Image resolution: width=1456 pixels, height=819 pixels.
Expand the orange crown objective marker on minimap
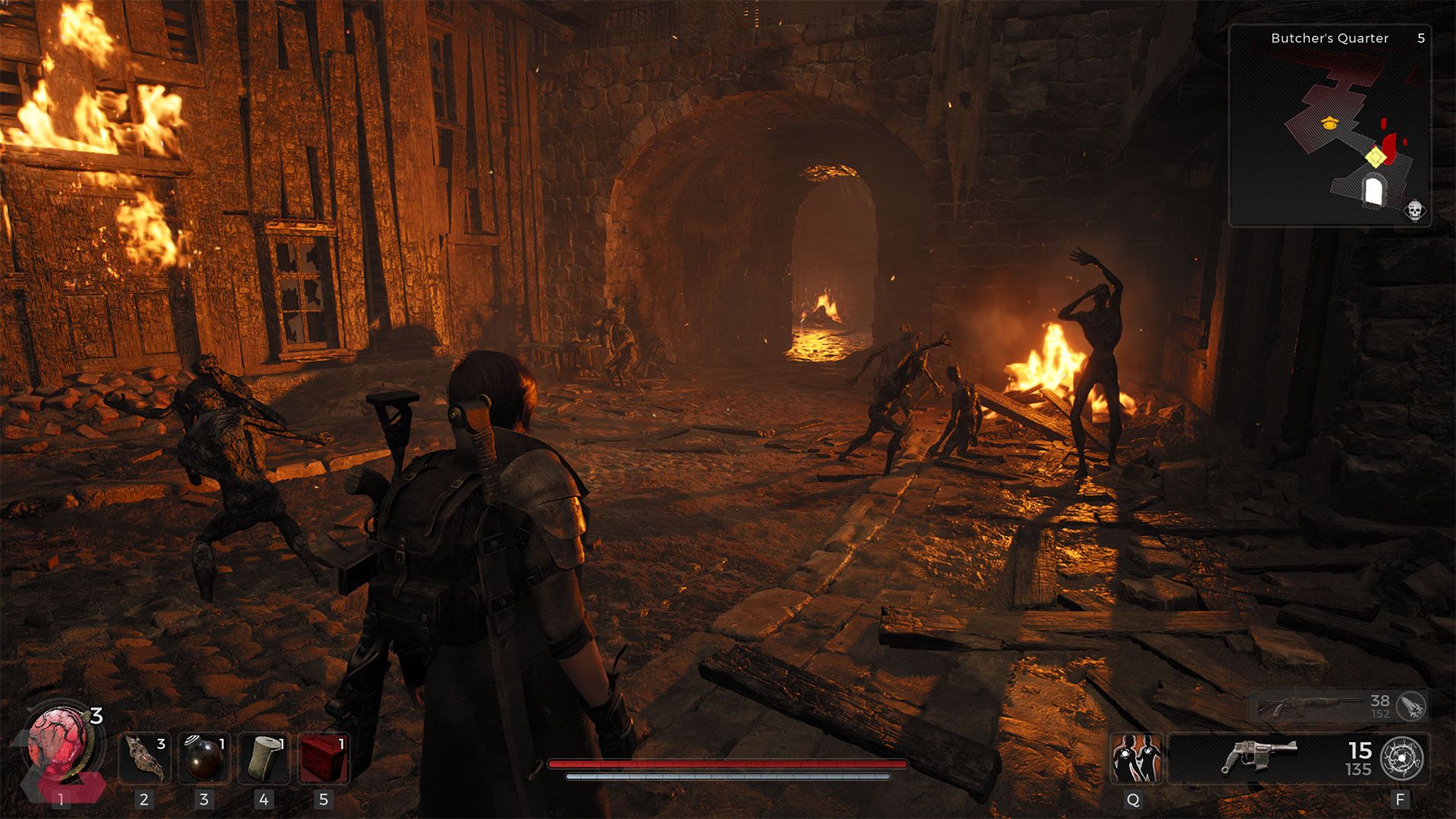(1329, 122)
